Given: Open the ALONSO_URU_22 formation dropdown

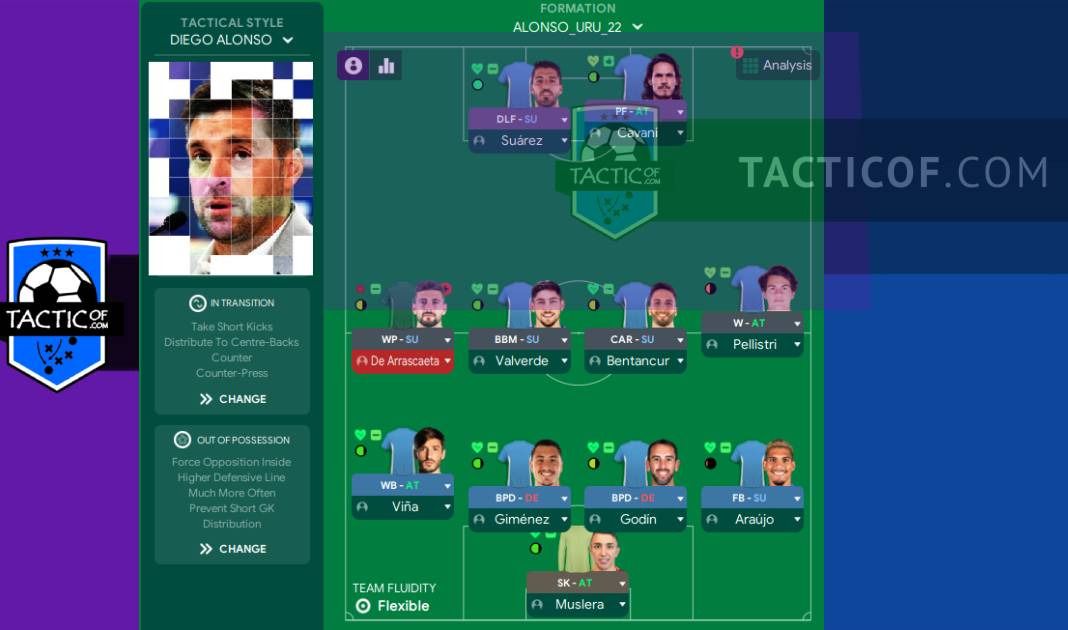Looking at the screenshot, I should [x=577, y=27].
